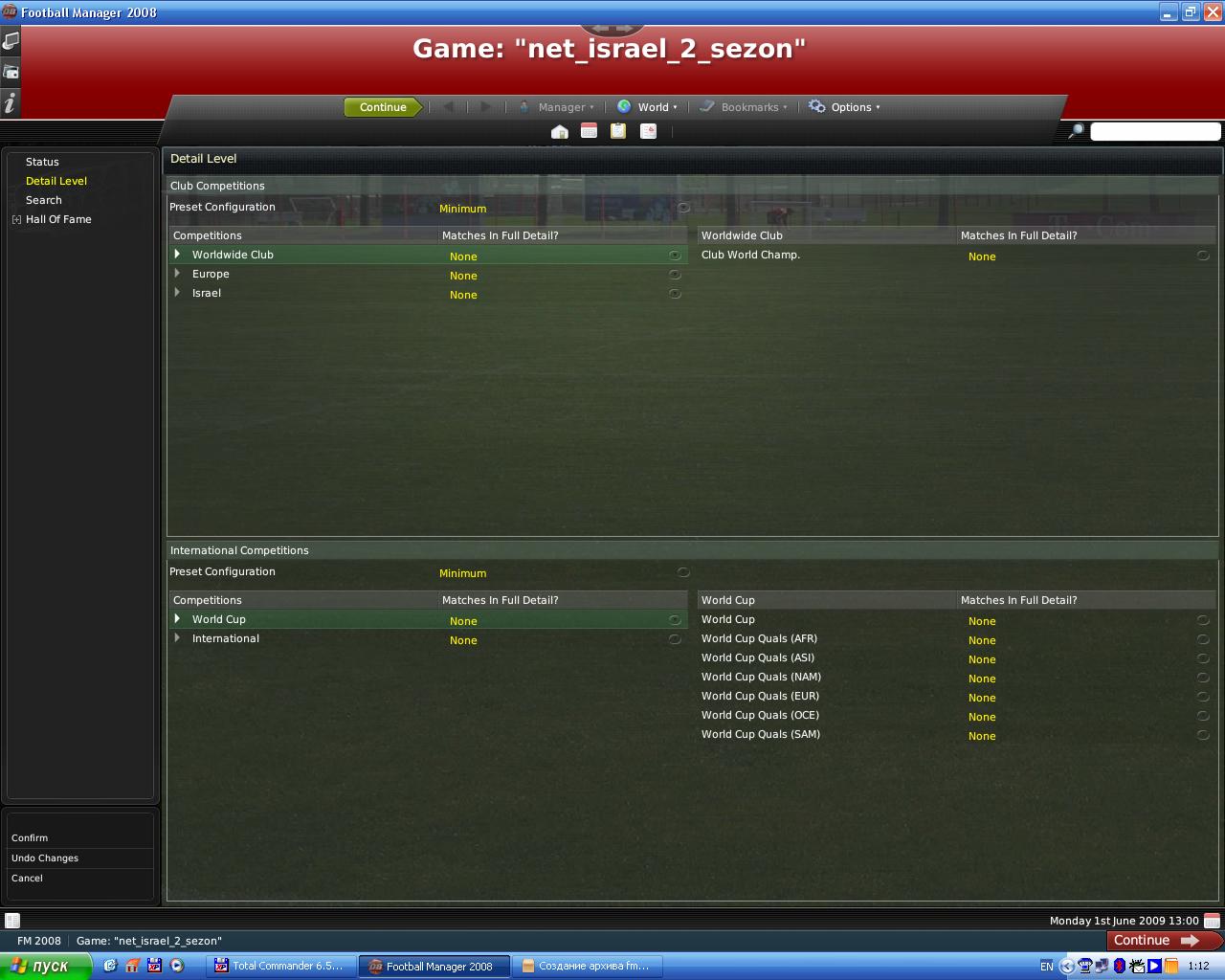Go to the Status page in the sidebar
Screen dimensions: 1225x980
[42, 162]
